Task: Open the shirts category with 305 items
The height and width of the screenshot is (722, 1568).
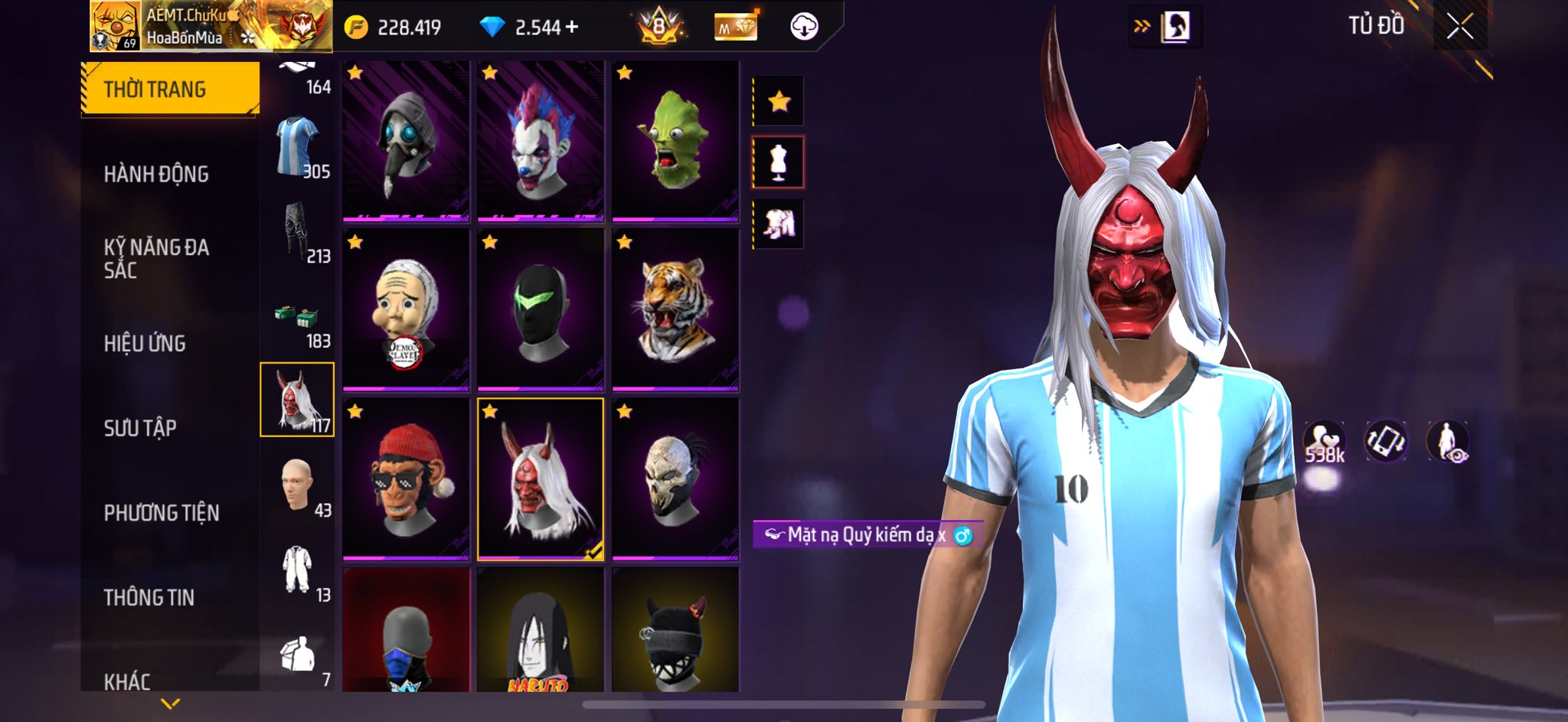Action: point(298,149)
